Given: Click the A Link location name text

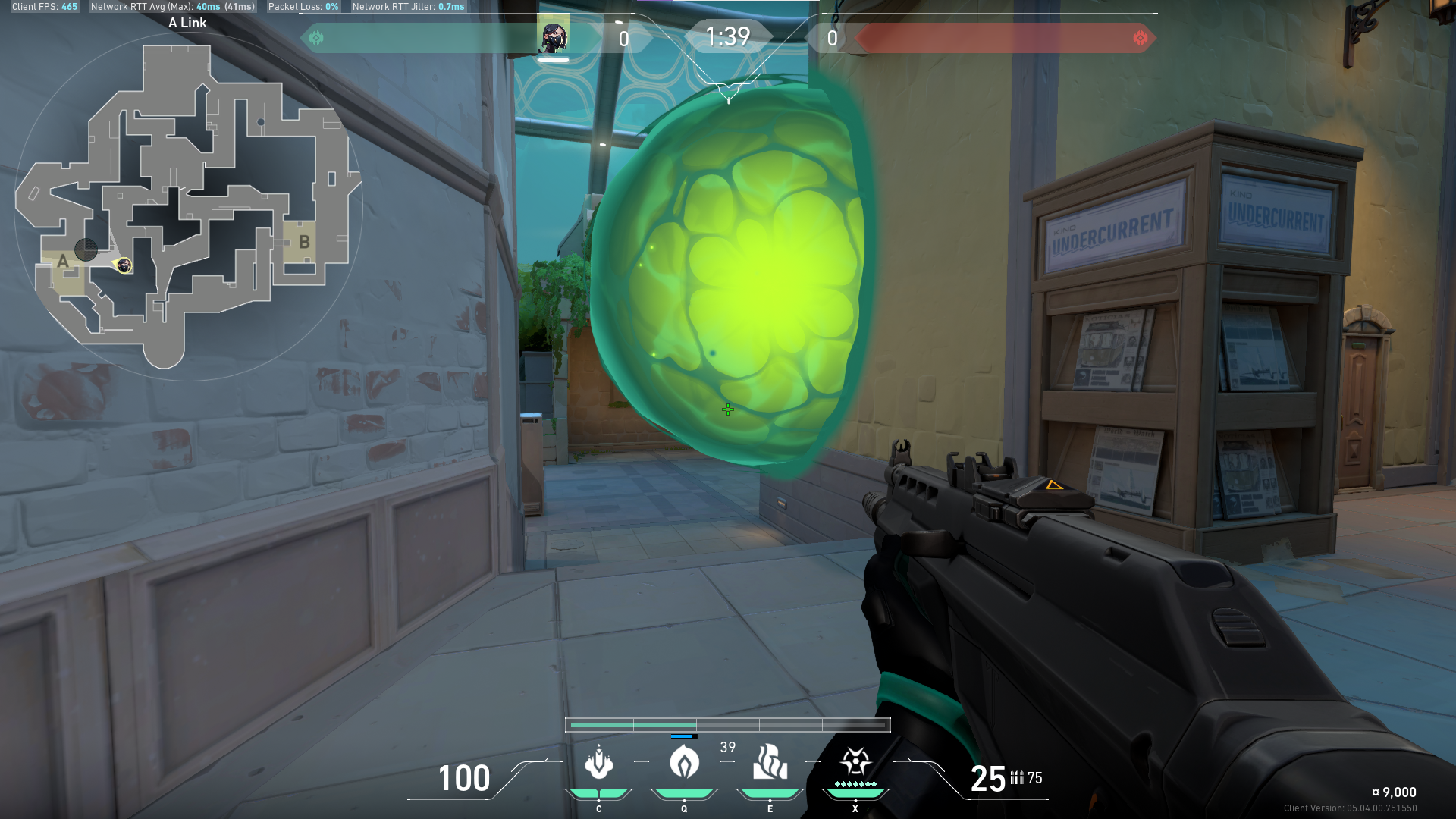Looking at the screenshot, I should tap(188, 23).
